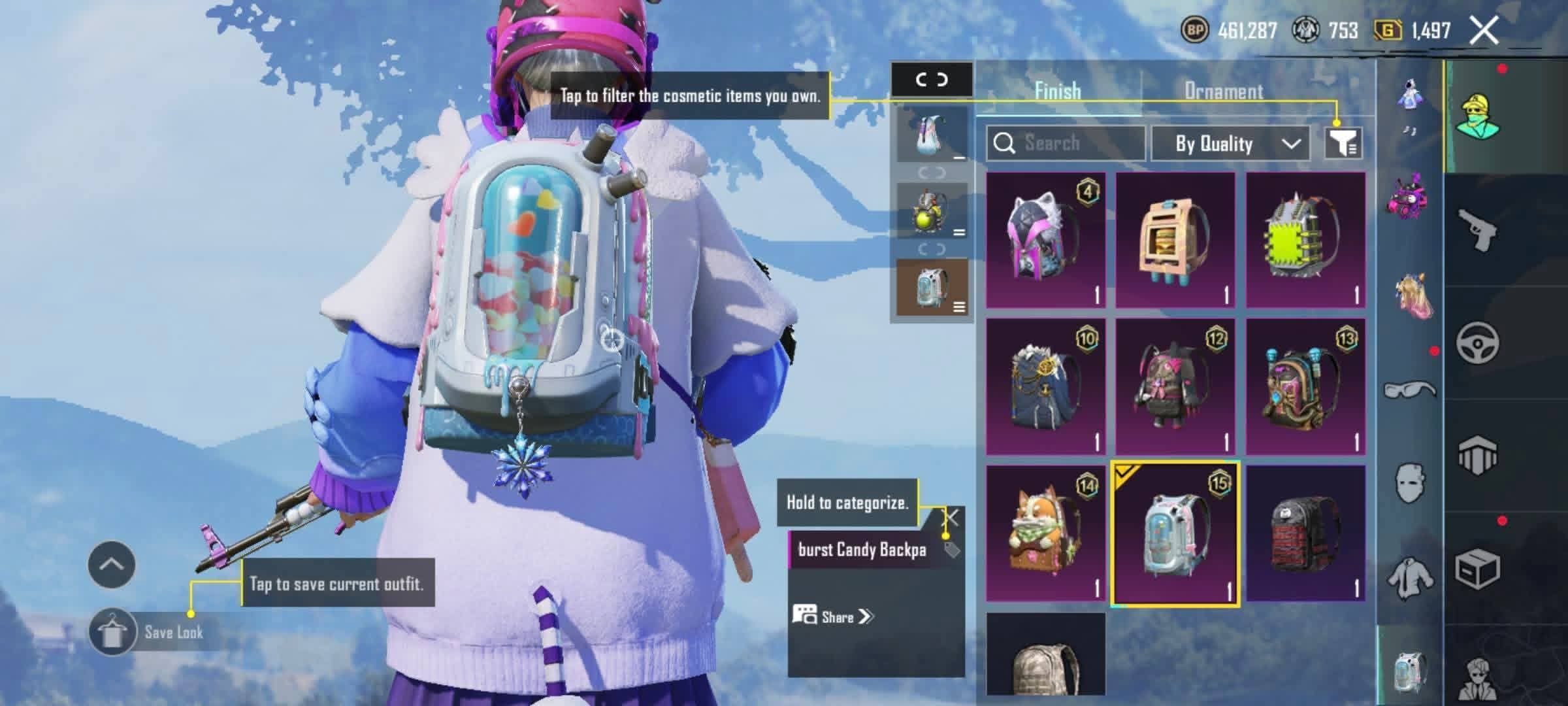Switch to the Finish tab
1568x706 pixels.
tap(1058, 92)
